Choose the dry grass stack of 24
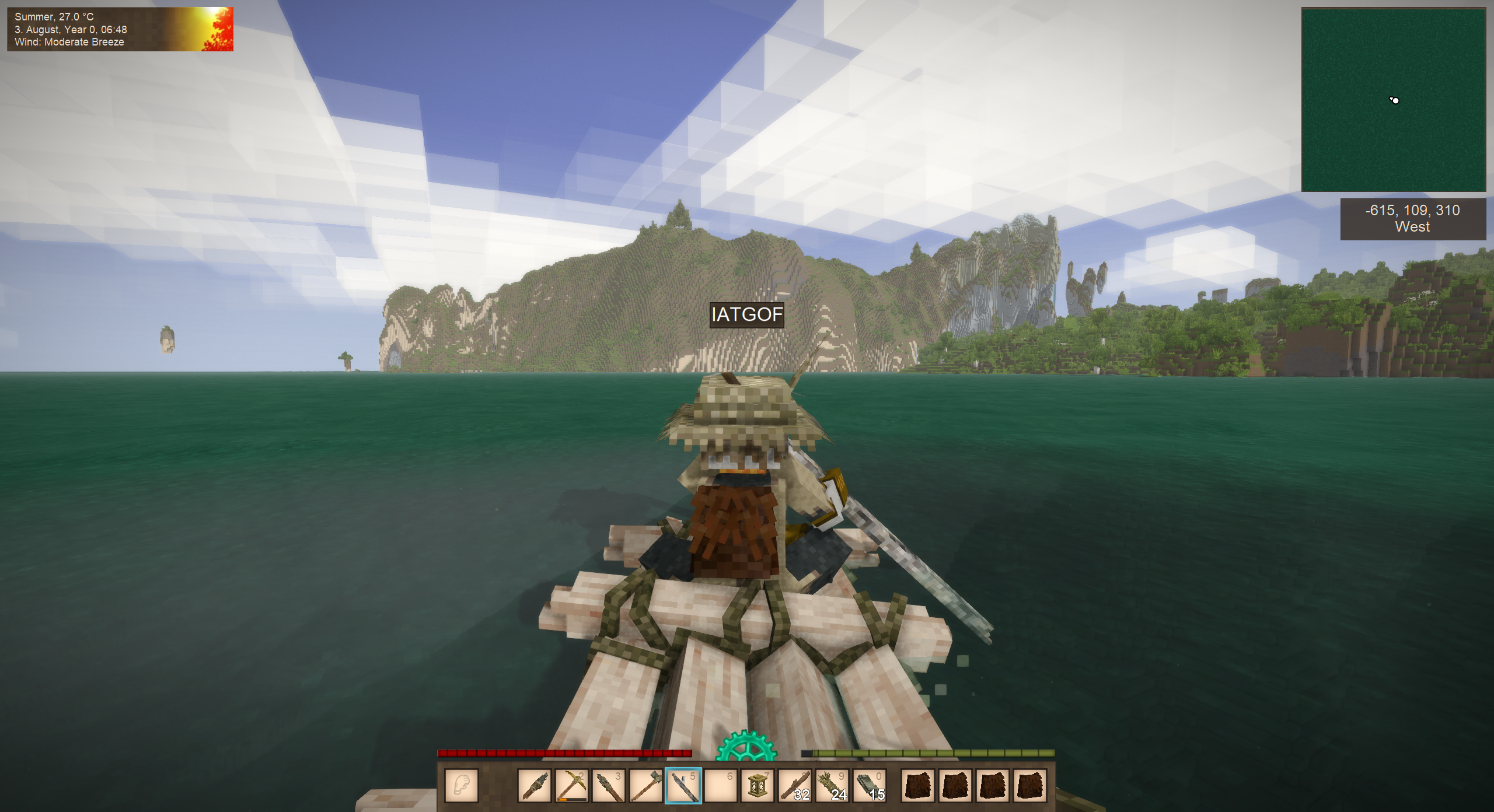Viewport: 1494px width, 812px height. point(832,786)
